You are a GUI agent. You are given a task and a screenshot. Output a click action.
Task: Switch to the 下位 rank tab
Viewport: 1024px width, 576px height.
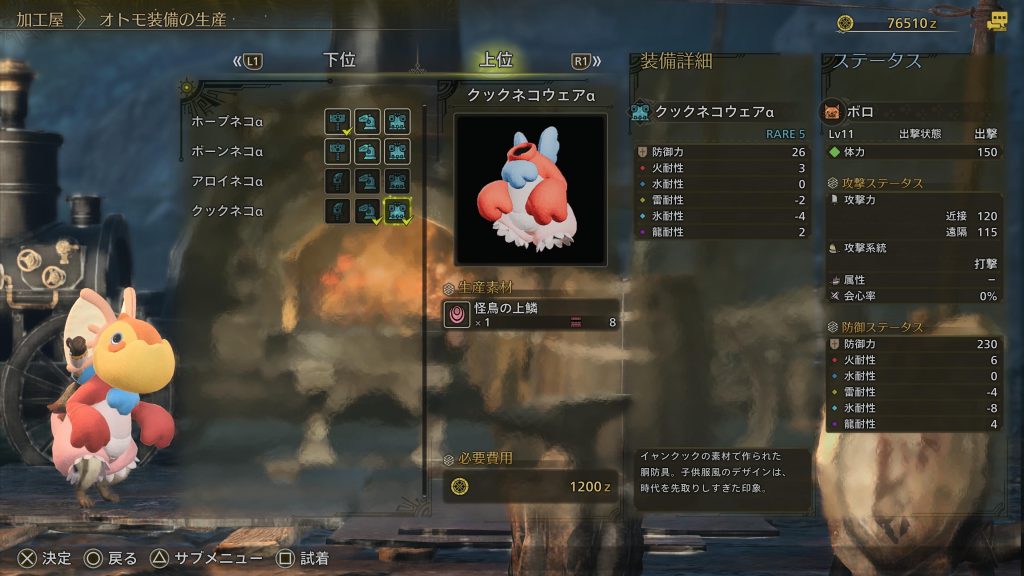pyautogui.click(x=340, y=60)
